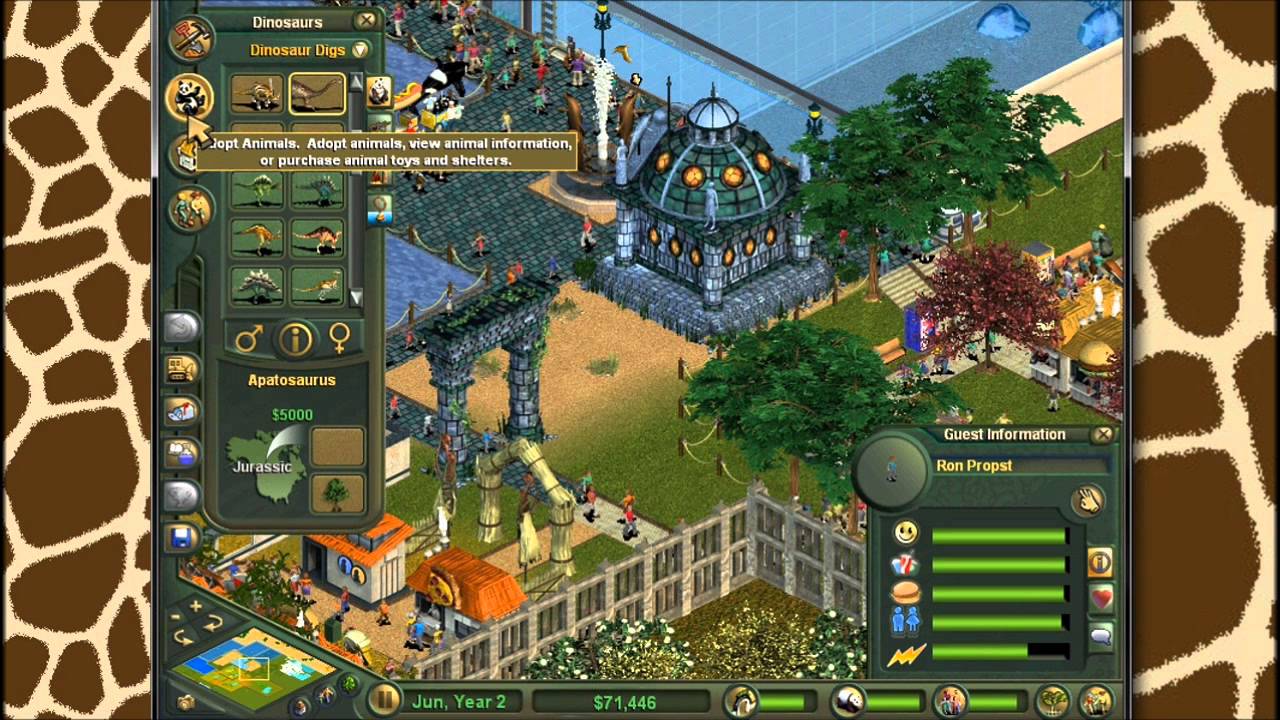
Task: Toggle the male gender filter symbol
Action: [250, 338]
